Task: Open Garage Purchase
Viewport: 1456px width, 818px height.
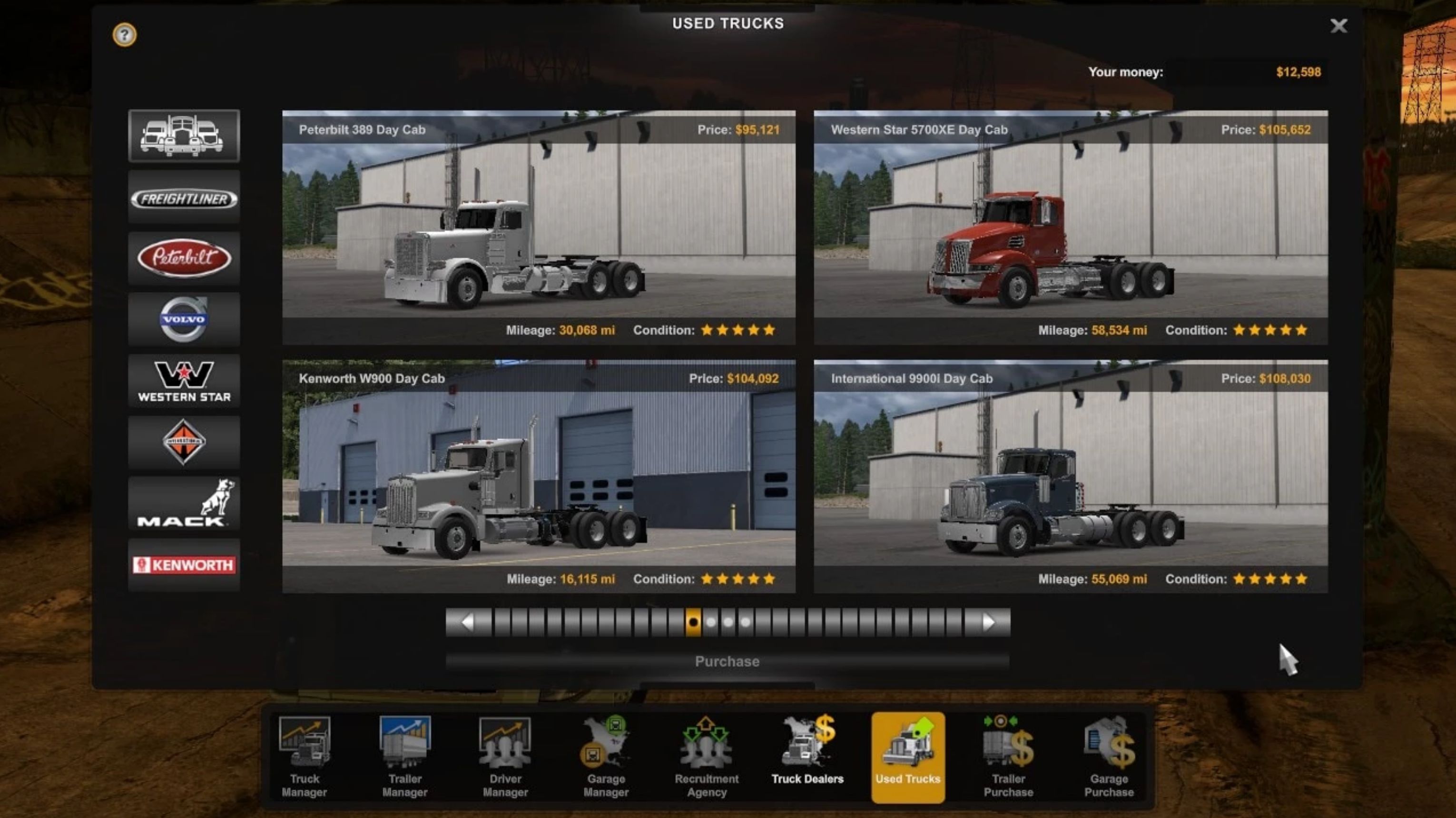Action: [1108, 757]
